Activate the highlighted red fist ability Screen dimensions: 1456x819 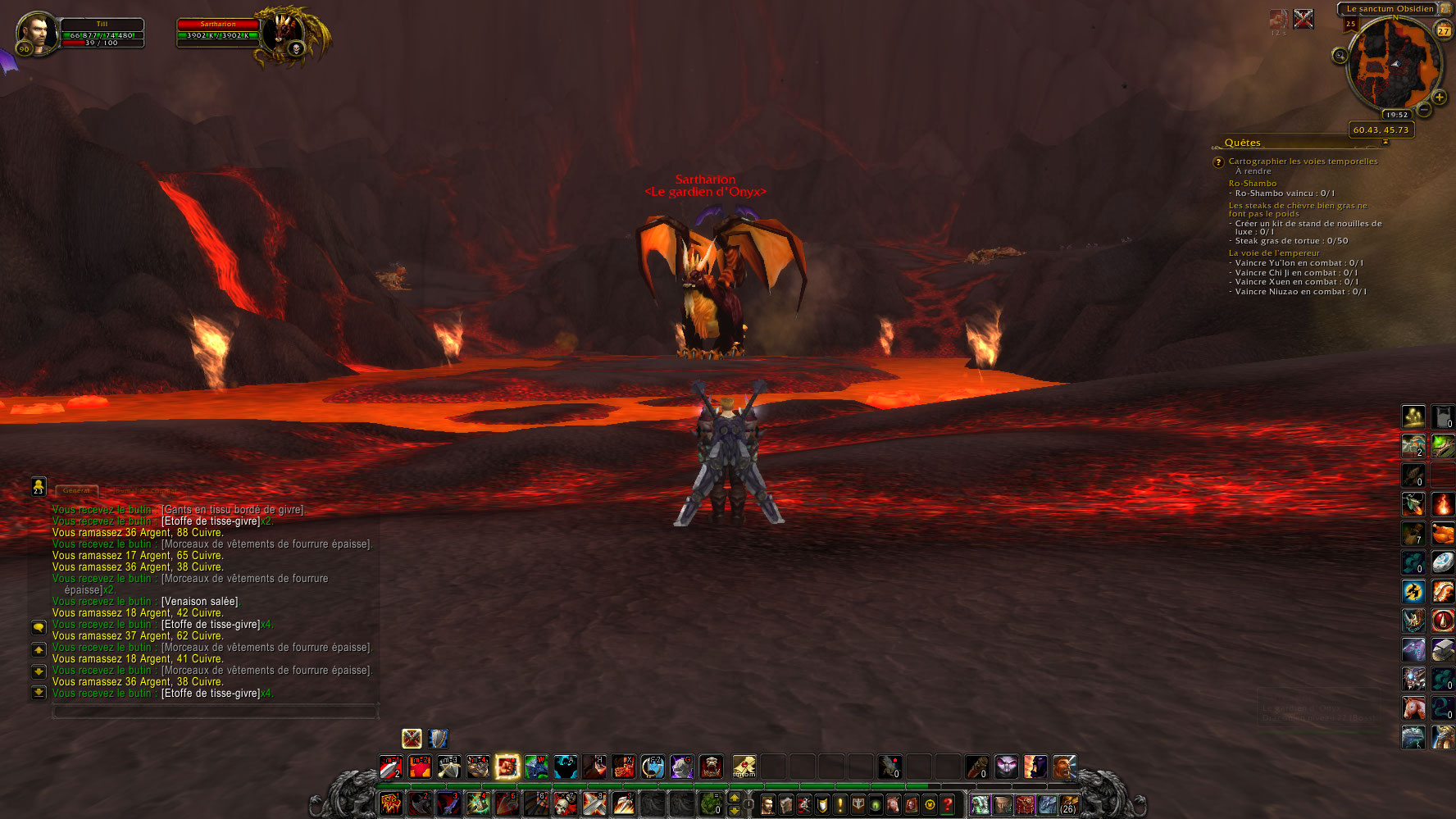507,767
